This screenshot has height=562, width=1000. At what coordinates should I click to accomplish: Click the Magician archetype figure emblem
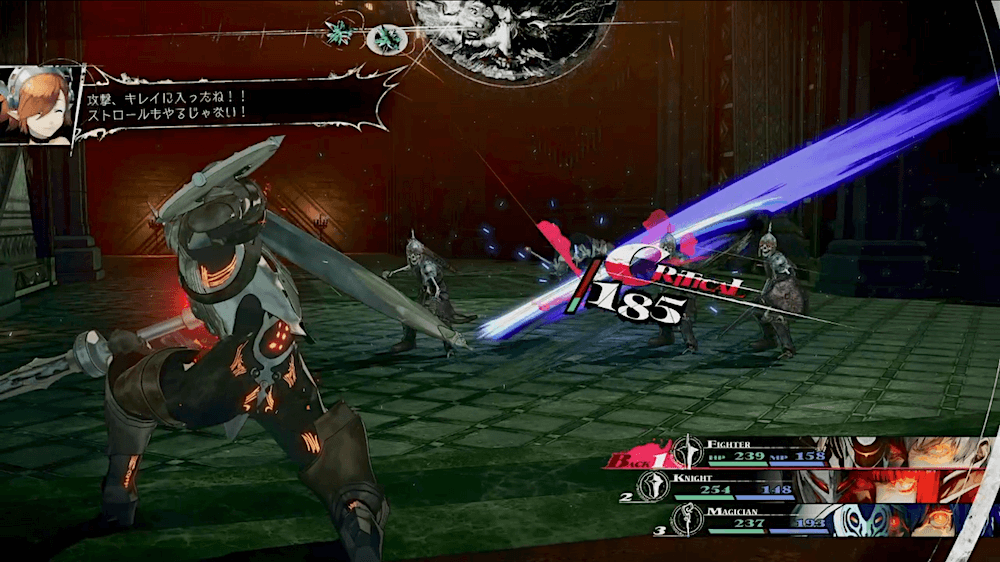coord(685,519)
